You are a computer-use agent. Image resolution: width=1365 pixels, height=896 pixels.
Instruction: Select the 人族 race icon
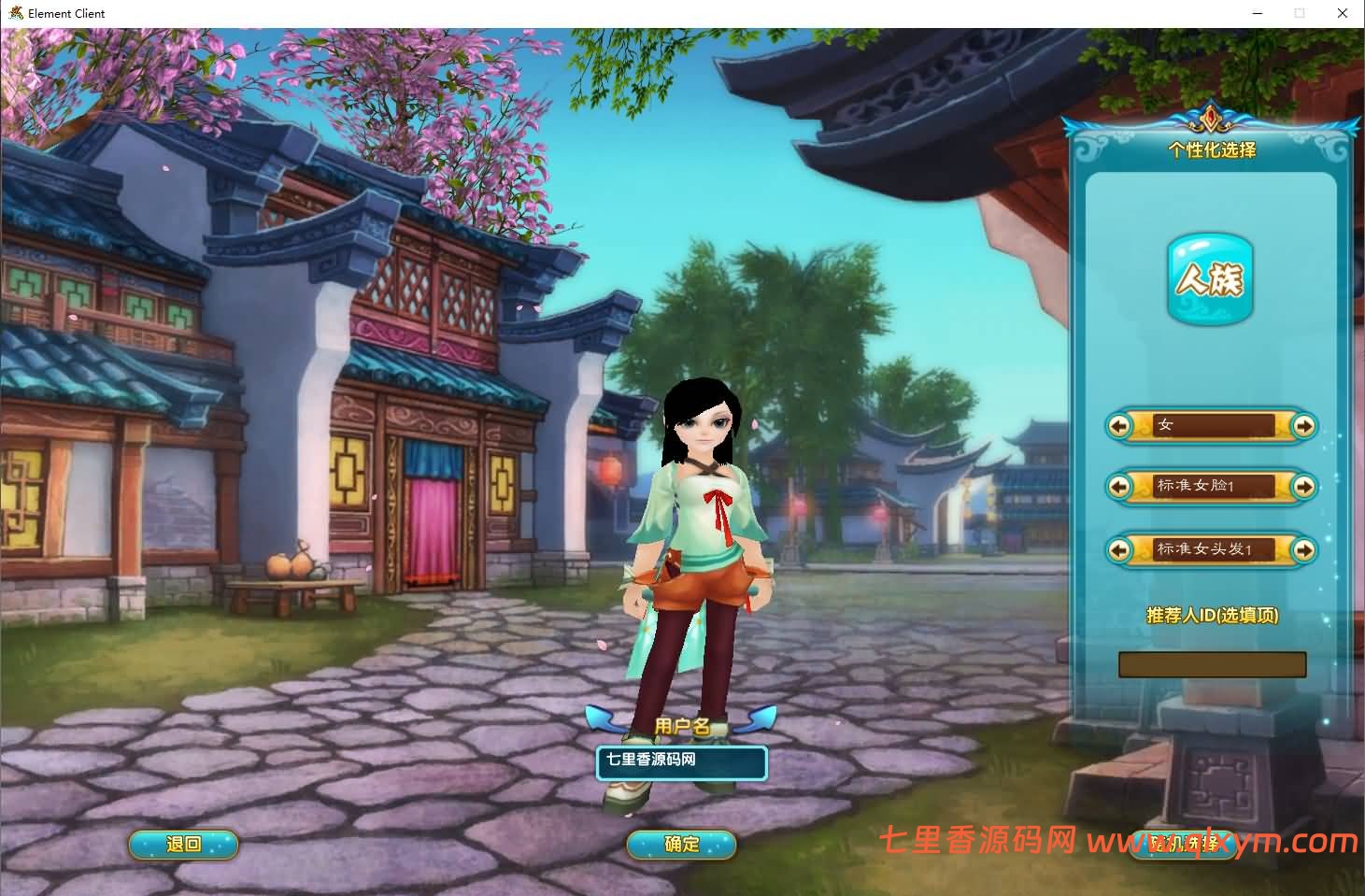point(1210,278)
